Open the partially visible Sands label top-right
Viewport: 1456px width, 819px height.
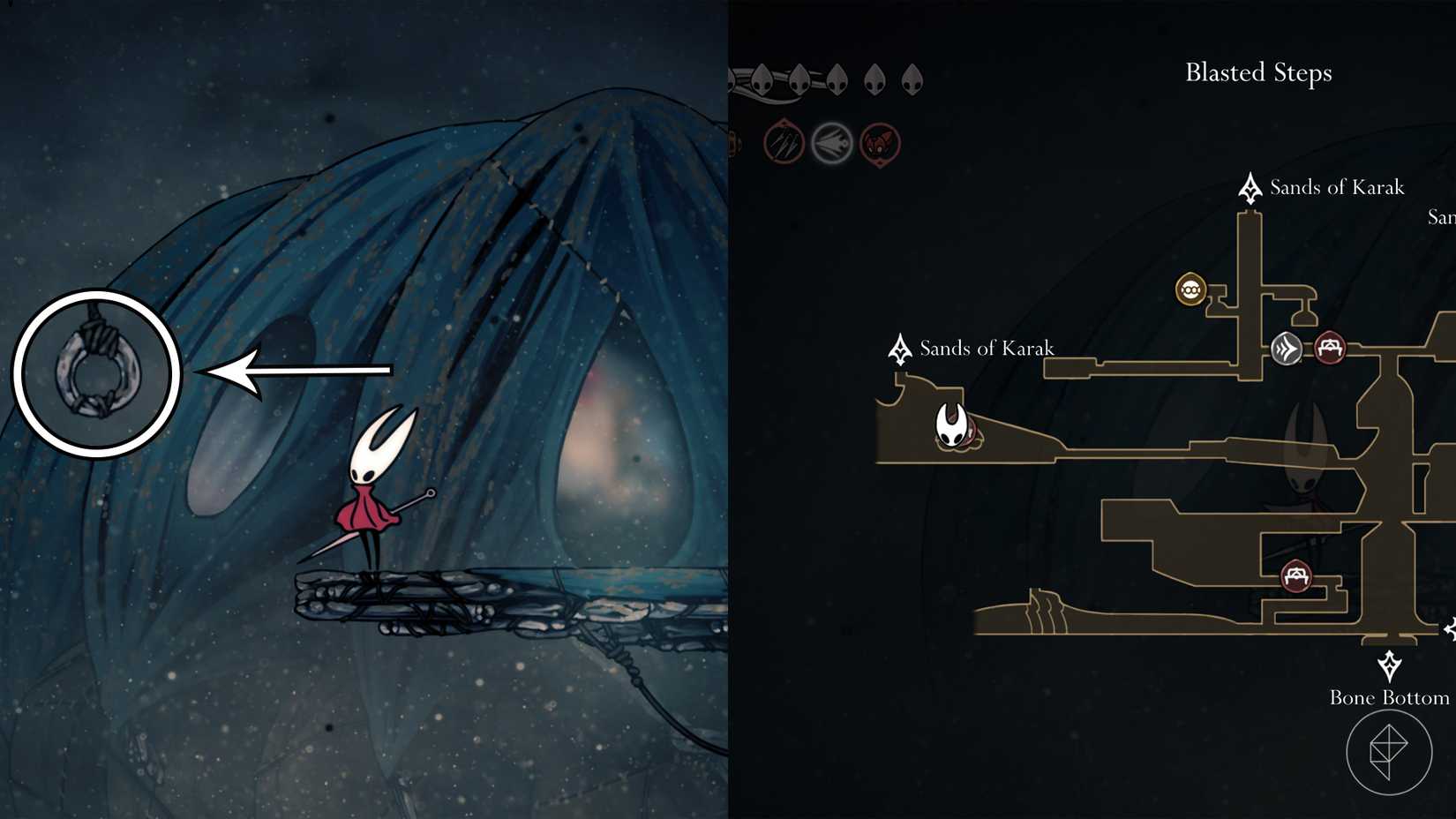pyautogui.click(x=1442, y=217)
